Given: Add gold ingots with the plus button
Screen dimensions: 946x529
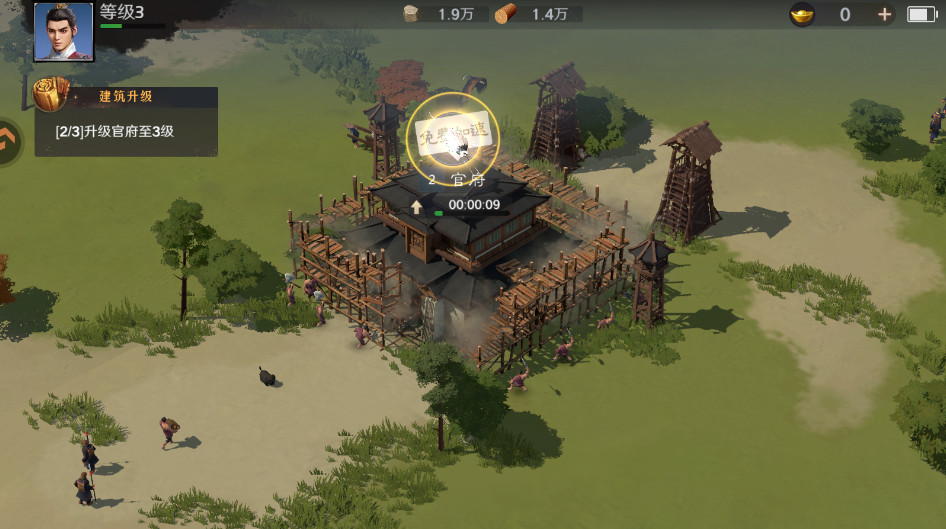Looking at the screenshot, I should click(884, 14).
